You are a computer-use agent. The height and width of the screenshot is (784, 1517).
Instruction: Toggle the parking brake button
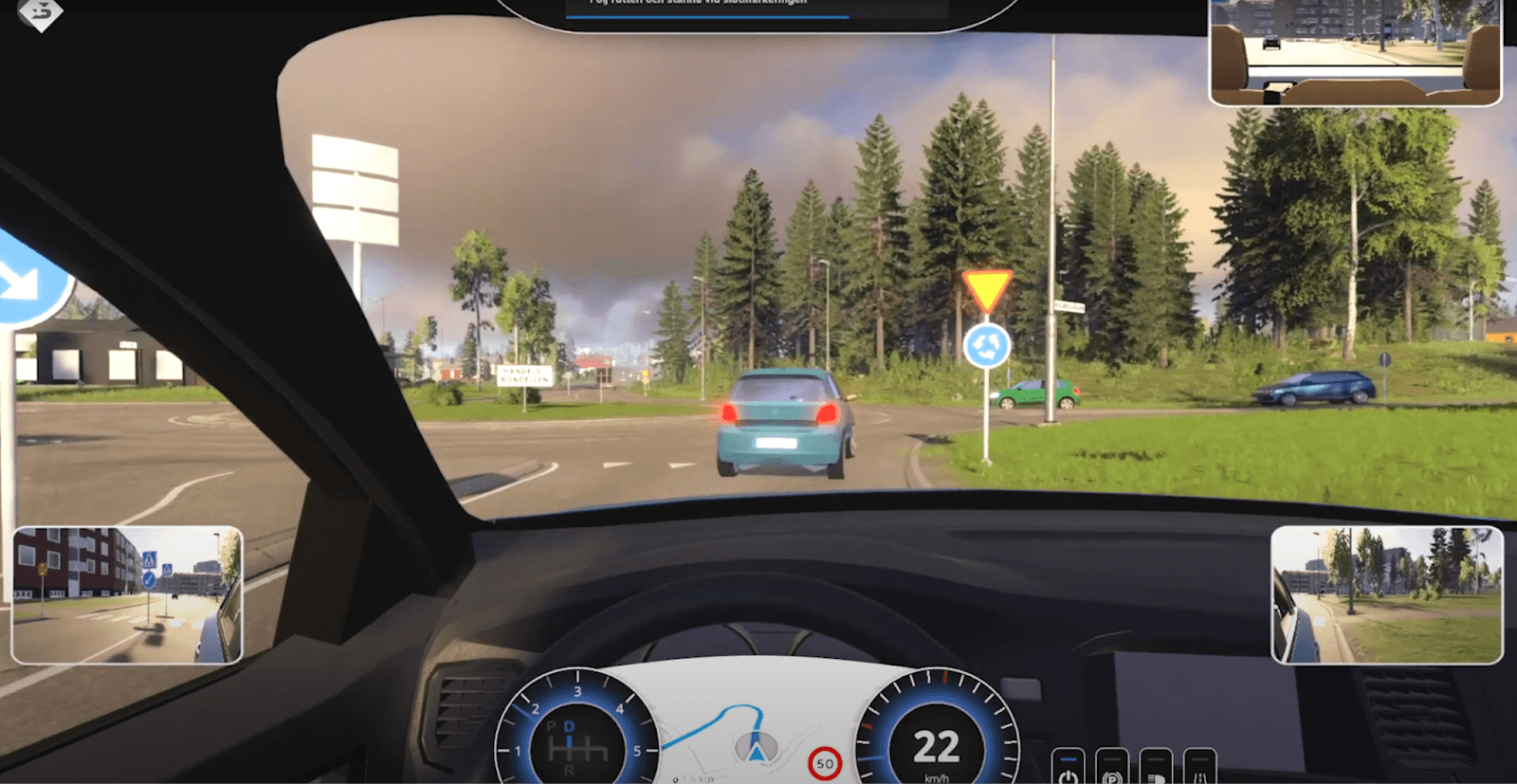[x=1111, y=770]
